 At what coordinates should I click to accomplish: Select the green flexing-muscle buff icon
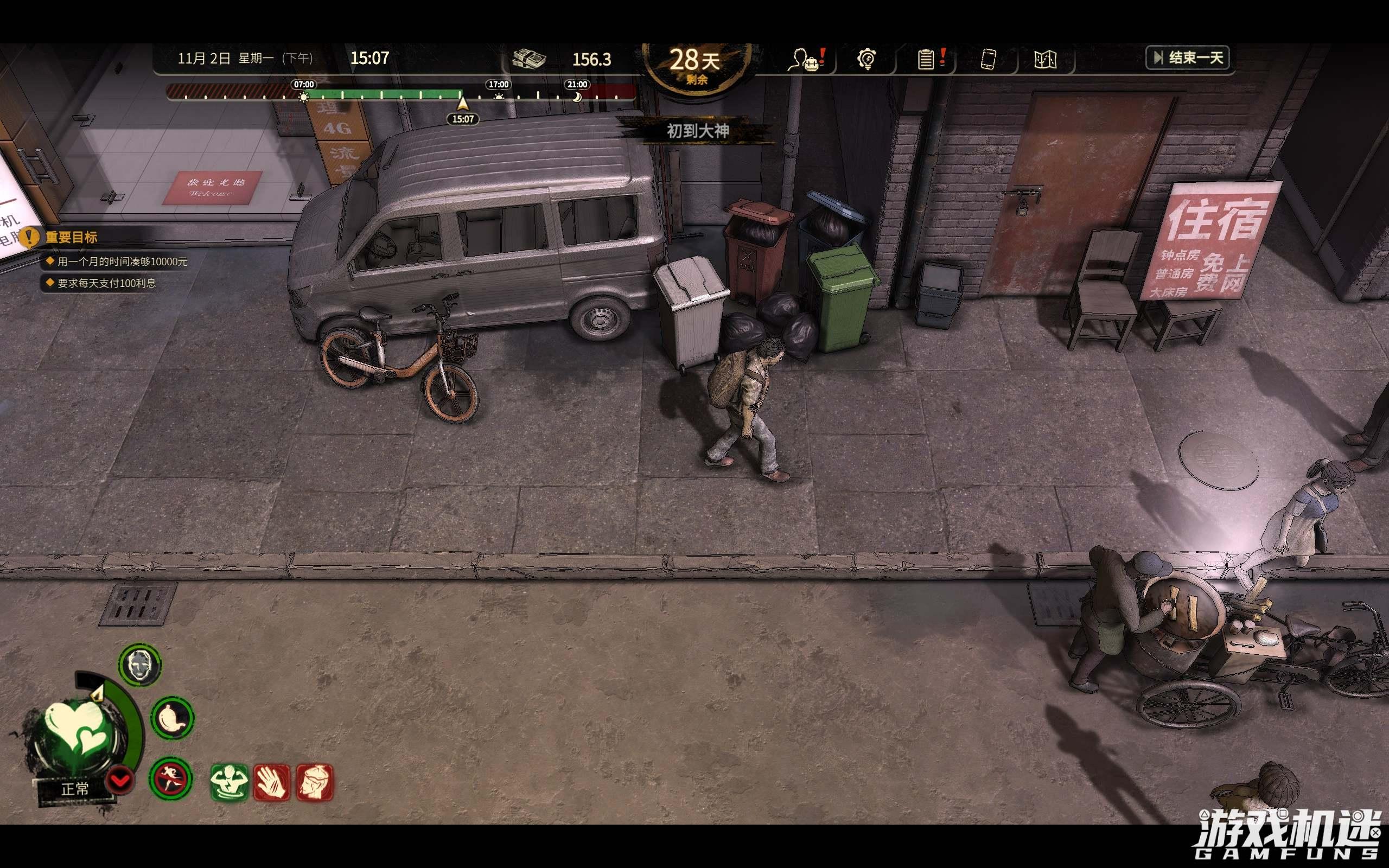[230, 782]
